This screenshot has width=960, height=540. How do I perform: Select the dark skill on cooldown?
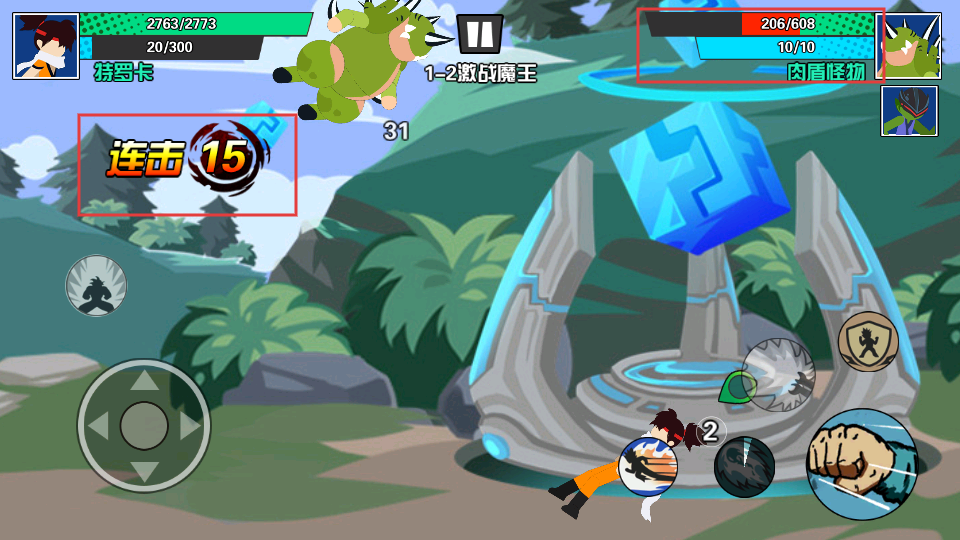pos(744,467)
